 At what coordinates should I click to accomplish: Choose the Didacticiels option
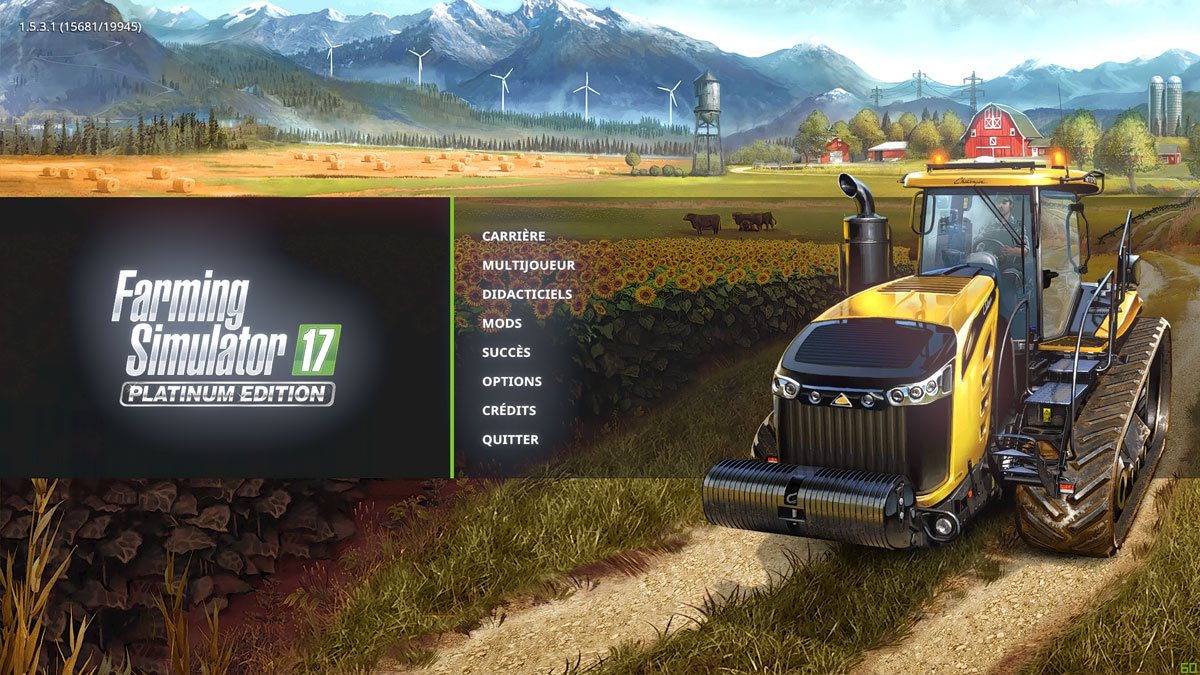pos(527,294)
